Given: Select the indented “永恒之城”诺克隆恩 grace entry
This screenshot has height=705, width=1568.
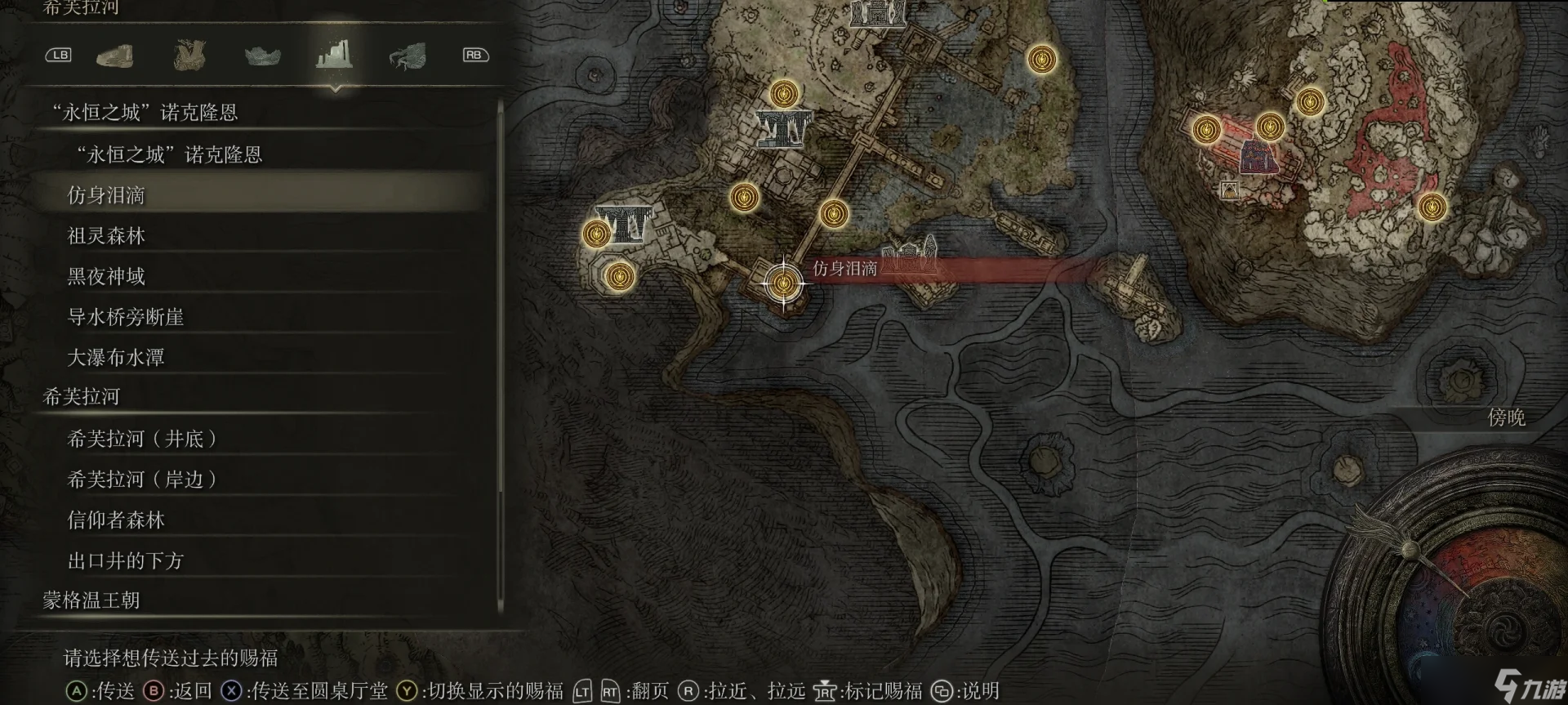Looking at the screenshot, I should (x=169, y=154).
